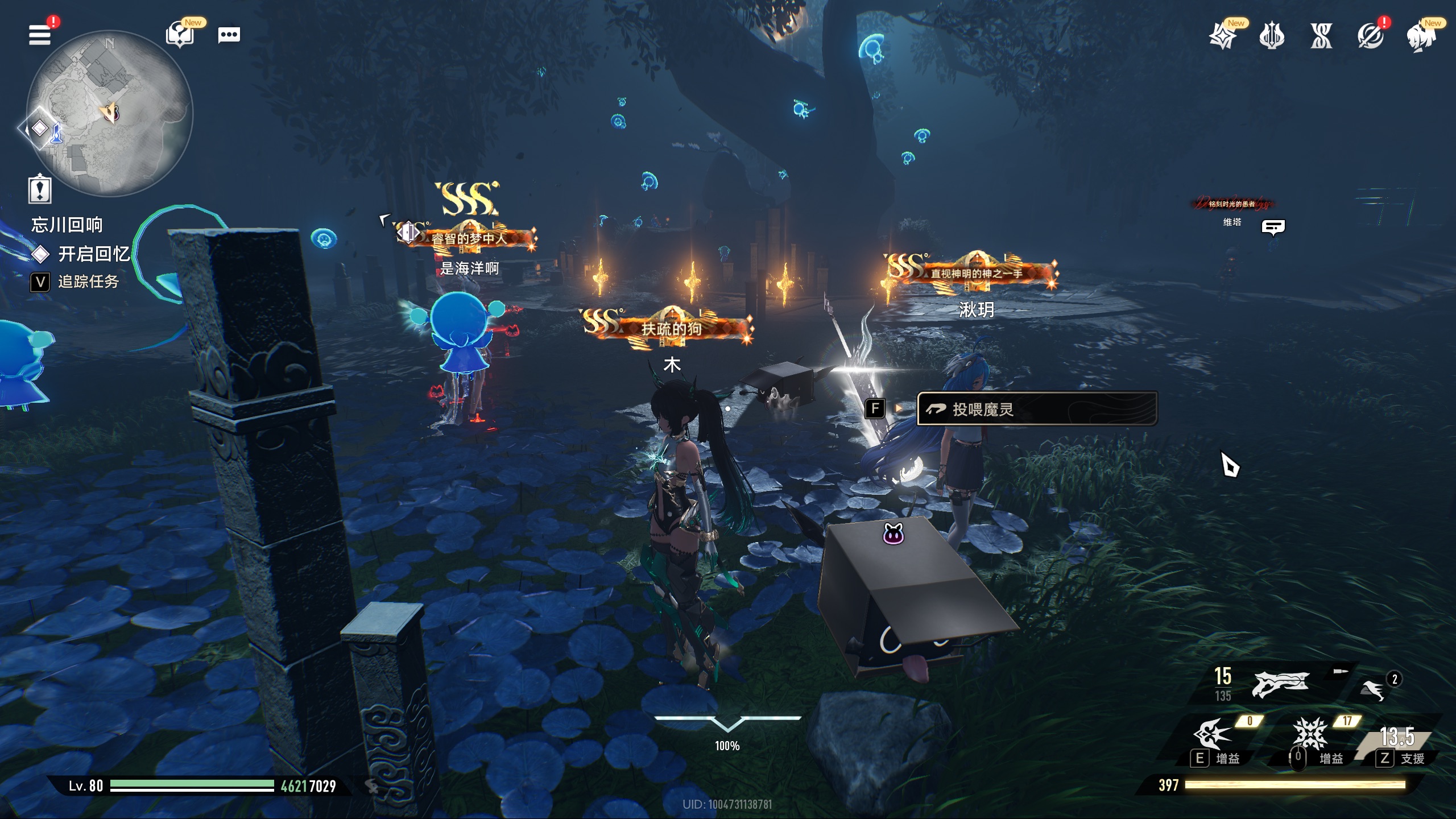This screenshot has width=1456, height=819.
Task: Click the 开启回忆 quest objective
Action: tap(94, 254)
